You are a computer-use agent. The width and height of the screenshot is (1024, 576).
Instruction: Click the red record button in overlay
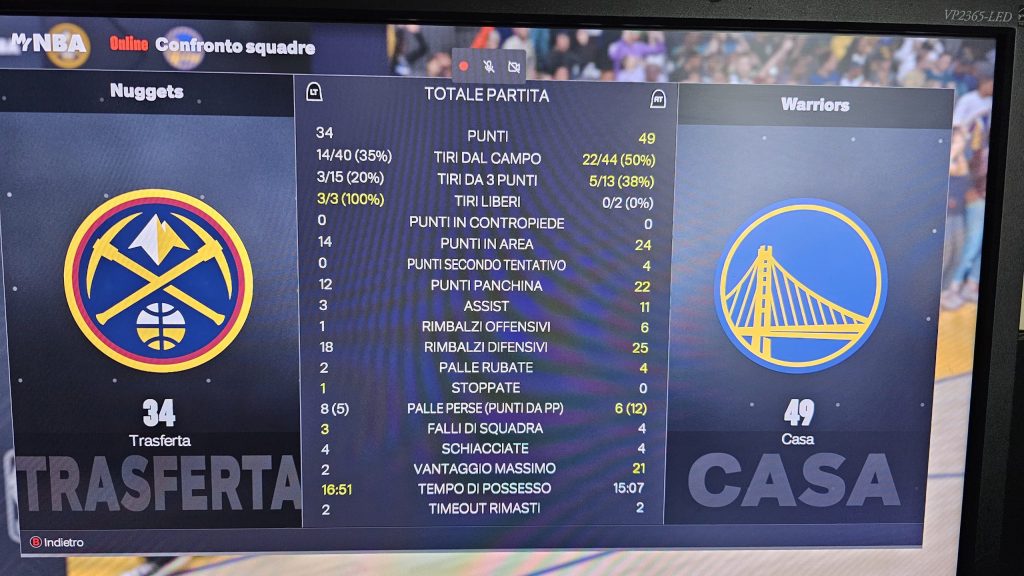(x=464, y=66)
